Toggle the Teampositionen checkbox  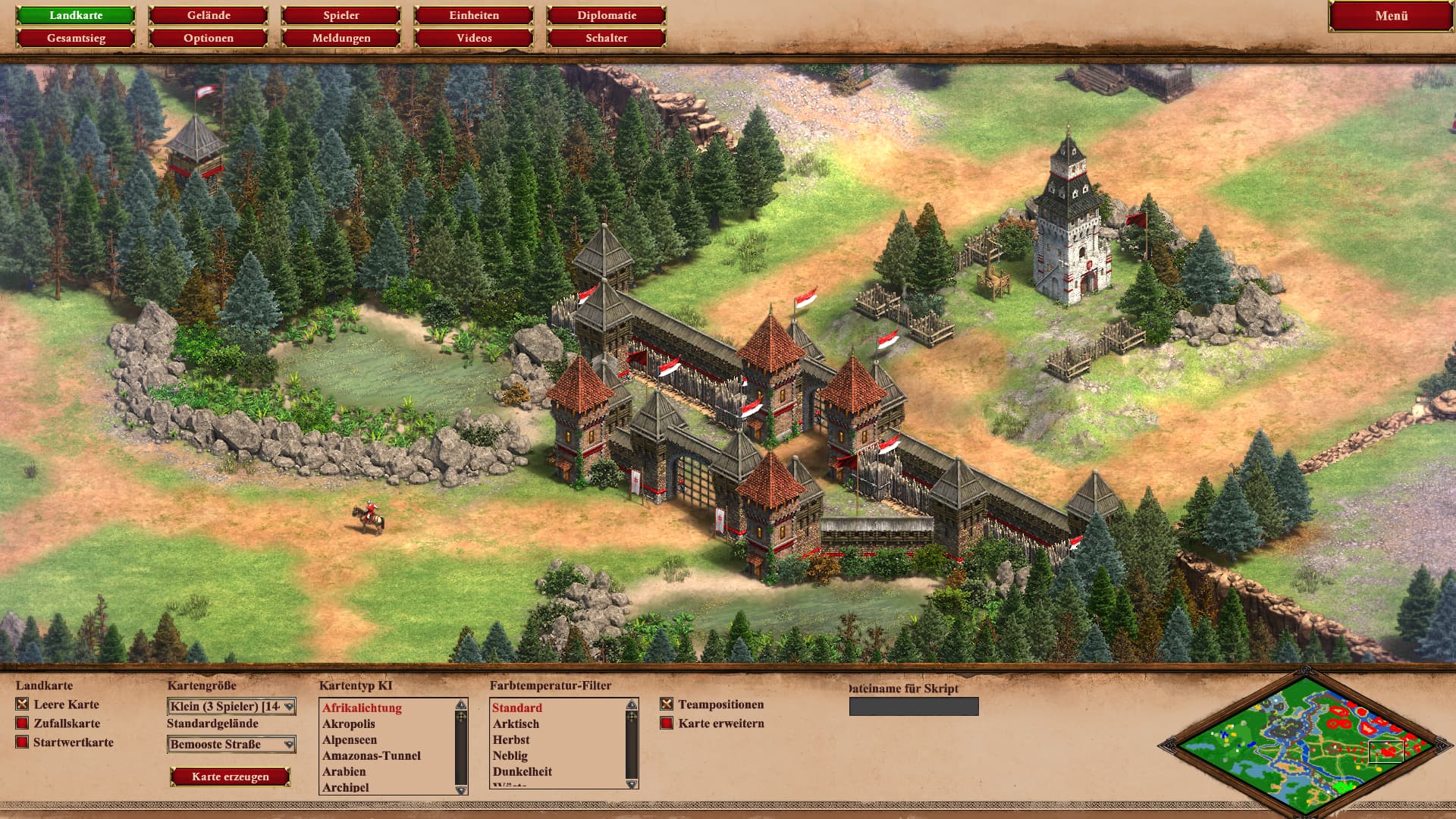pos(667,704)
